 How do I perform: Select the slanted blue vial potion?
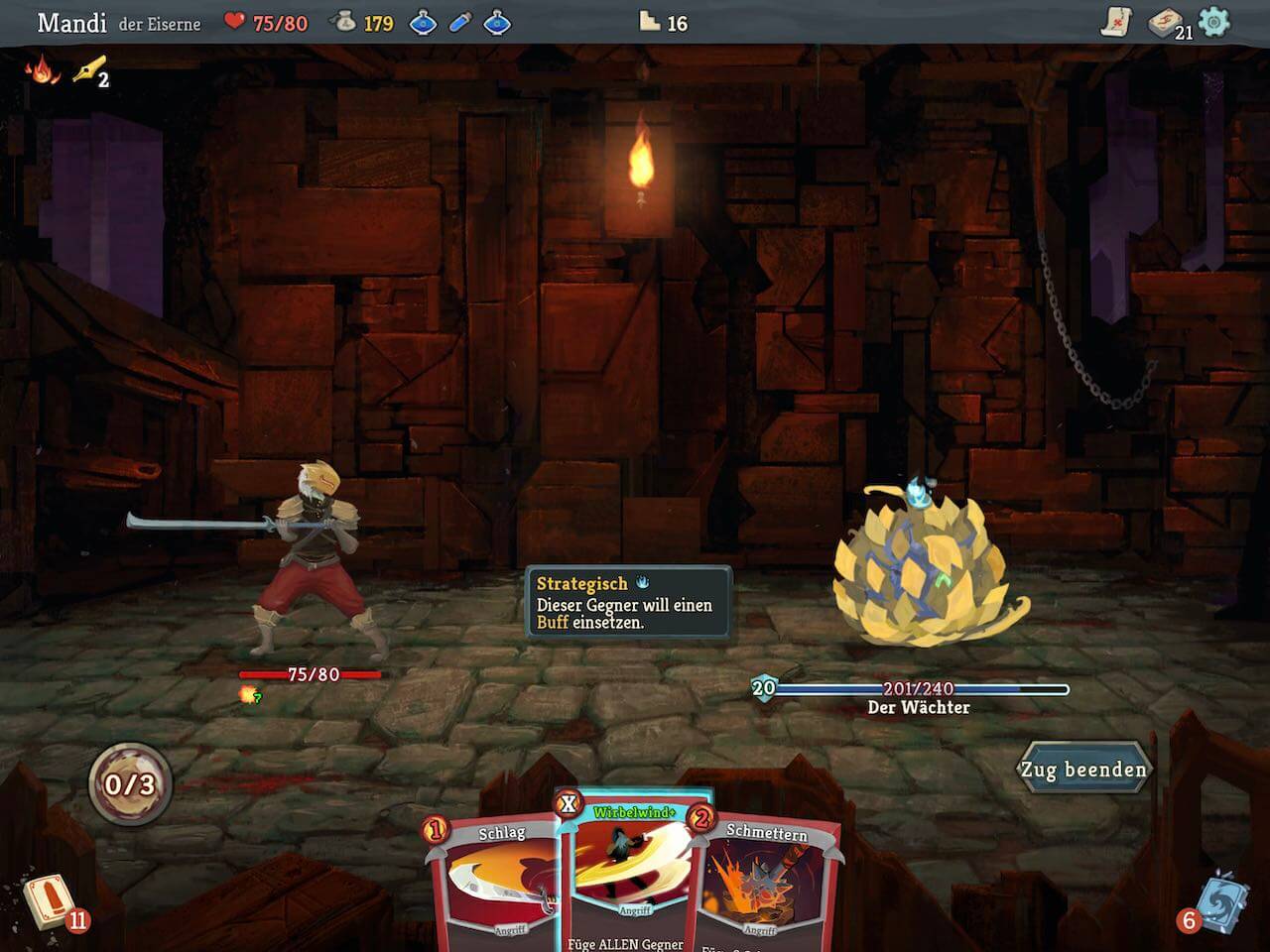coord(459,22)
